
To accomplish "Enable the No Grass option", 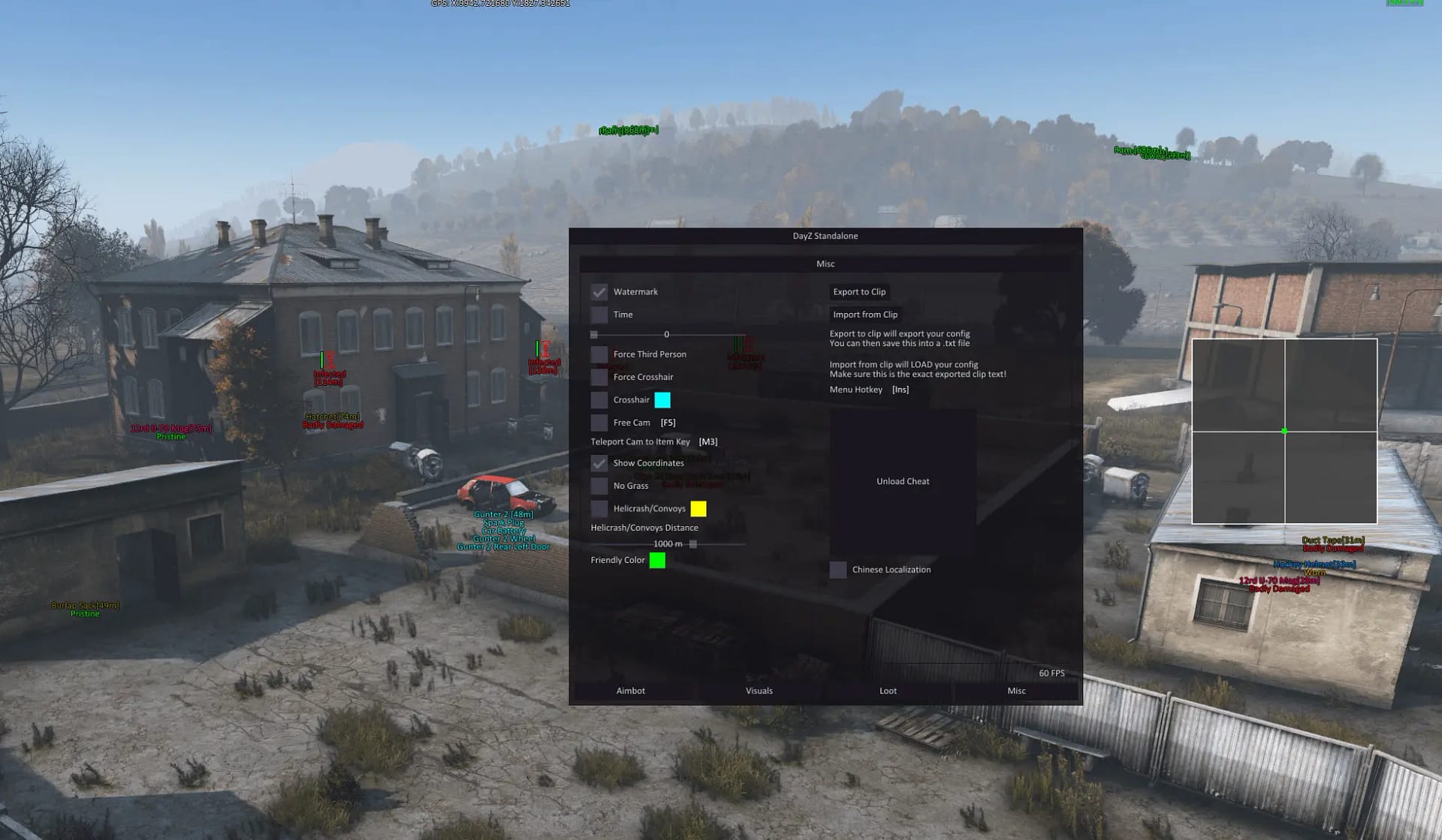I will pos(599,486).
